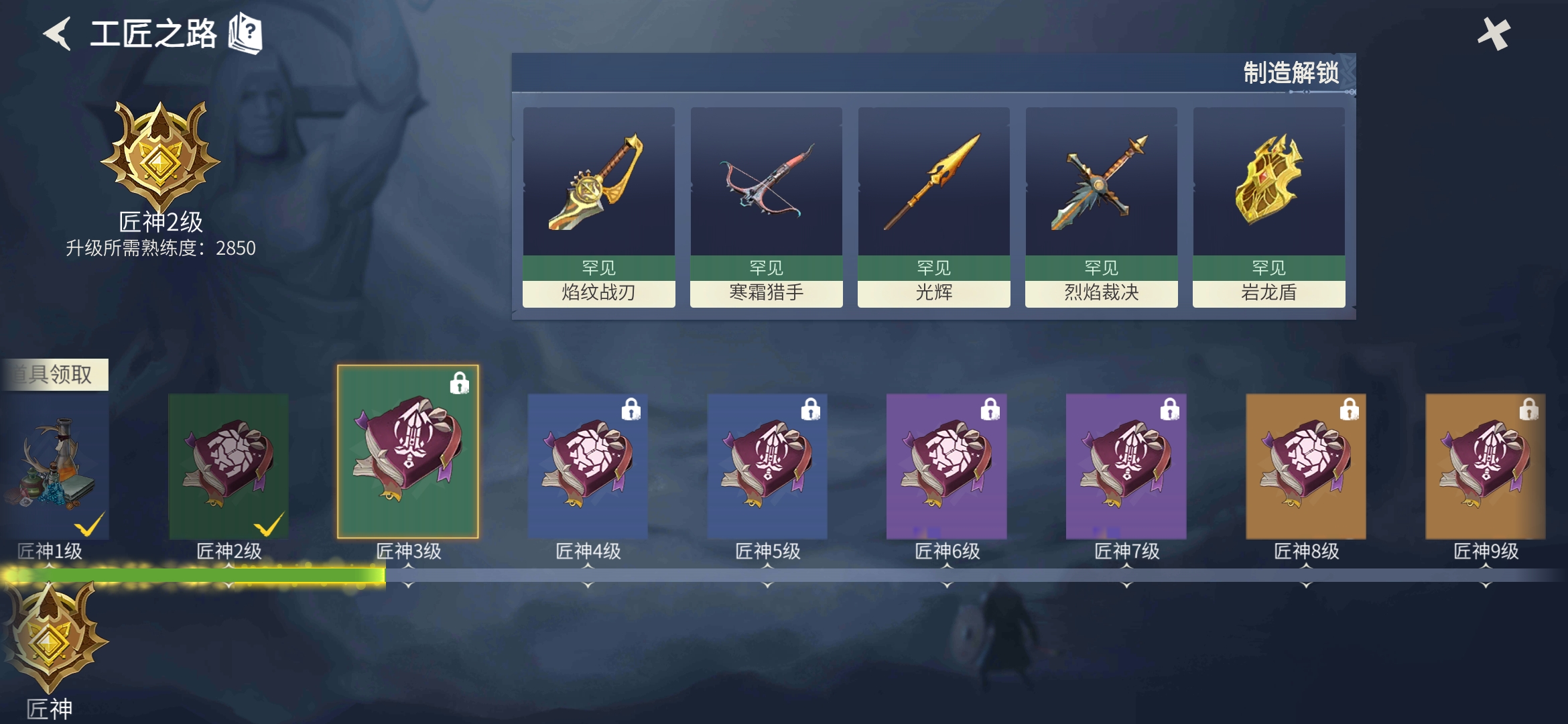Claim the 匠神1级 reward item
This screenshot has height=724, width=1568.
coord(55,466)
